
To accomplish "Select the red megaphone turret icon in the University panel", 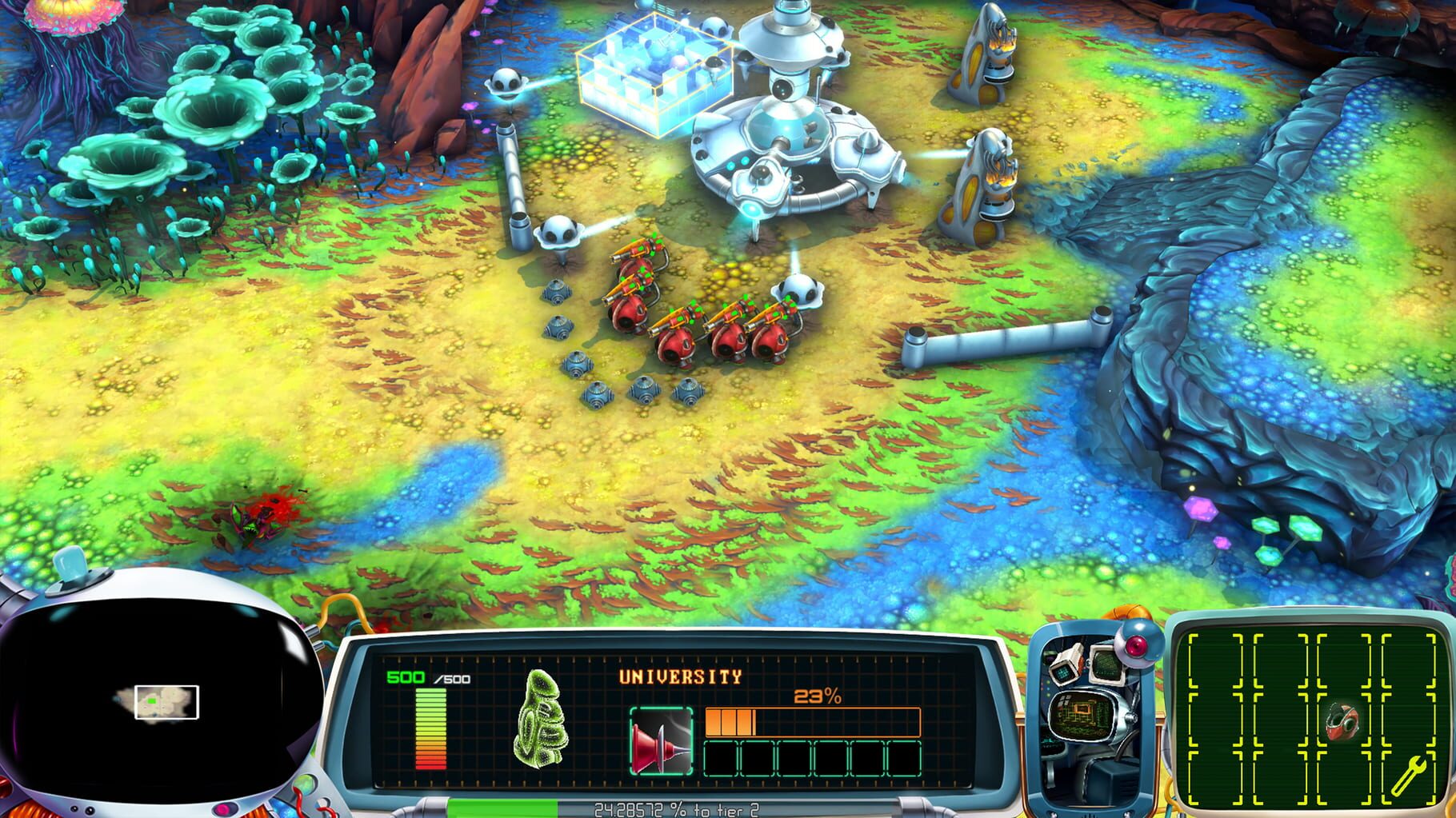I will point(661,741).
